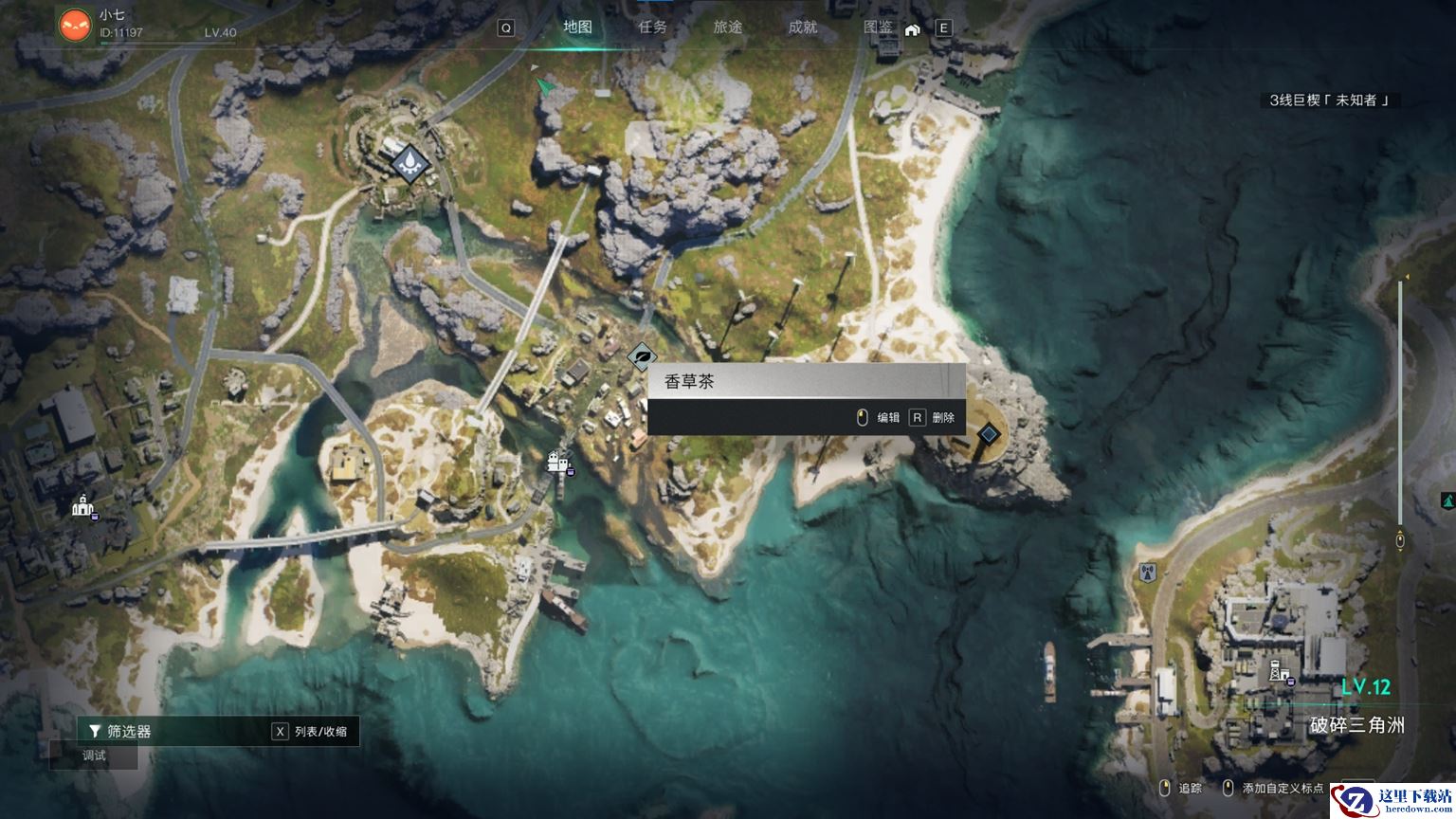Click the tower building marker near LV.12

[x=1278, y=670]
